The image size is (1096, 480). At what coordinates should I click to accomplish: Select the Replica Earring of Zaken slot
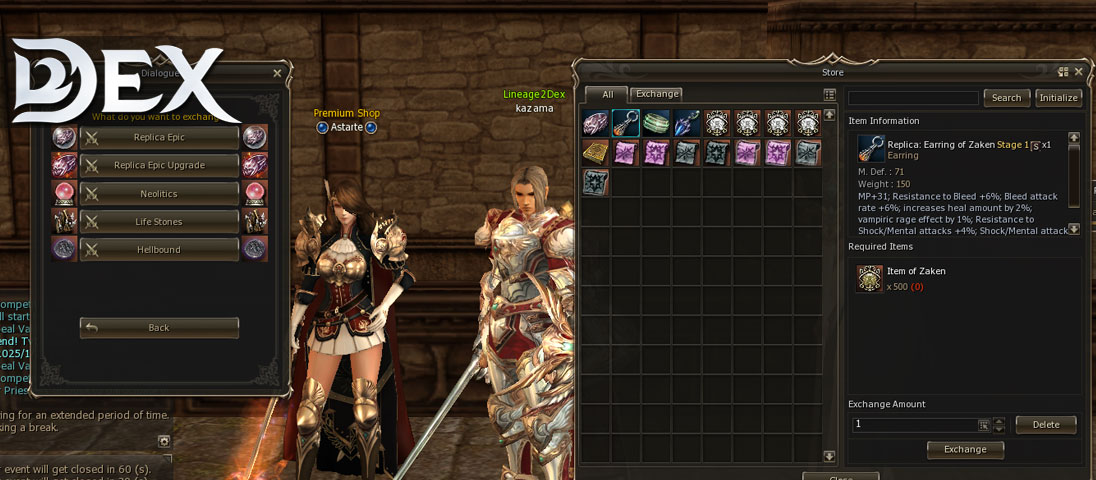point(626,123)
